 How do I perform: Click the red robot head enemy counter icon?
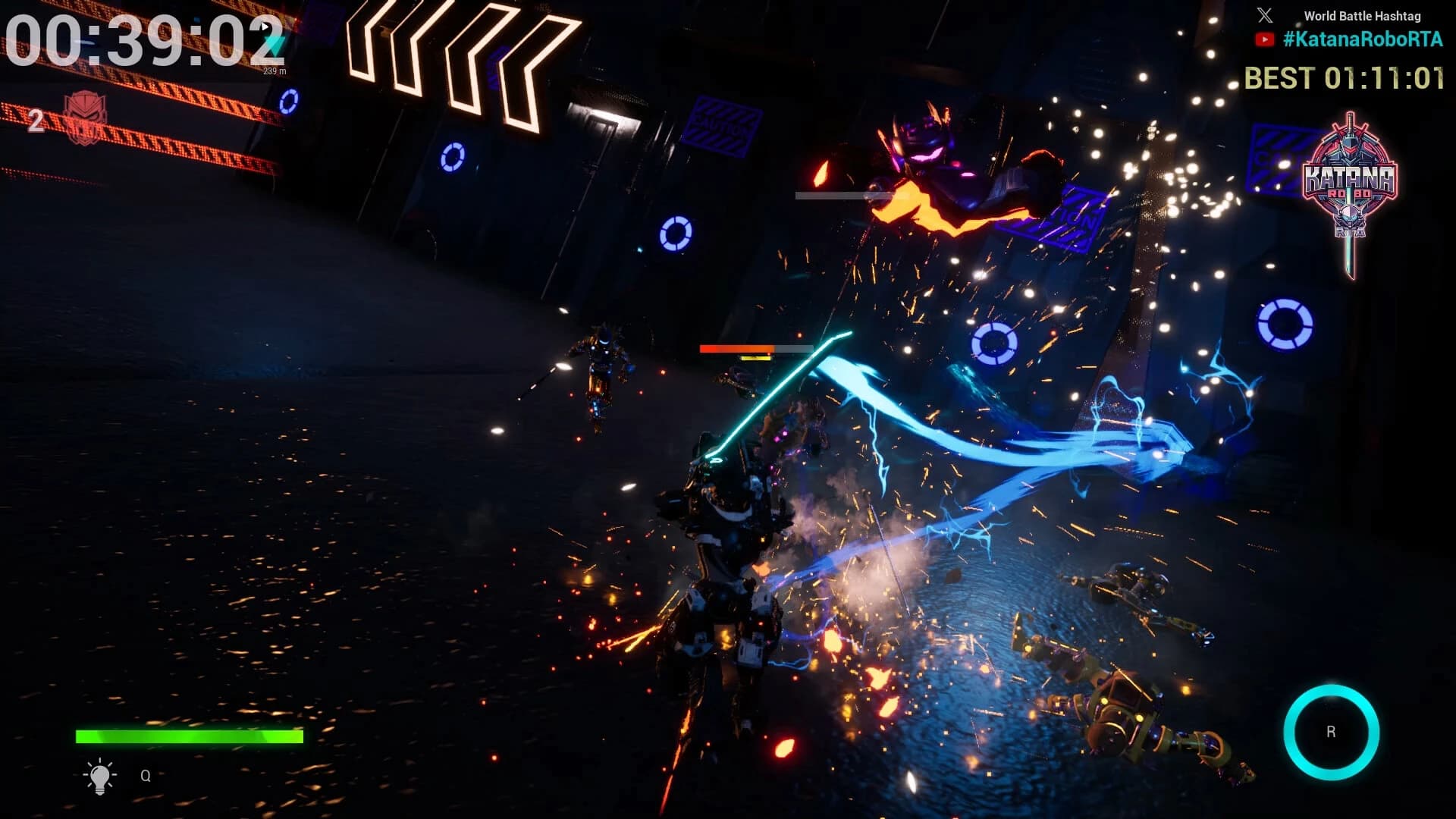[85, 117]
